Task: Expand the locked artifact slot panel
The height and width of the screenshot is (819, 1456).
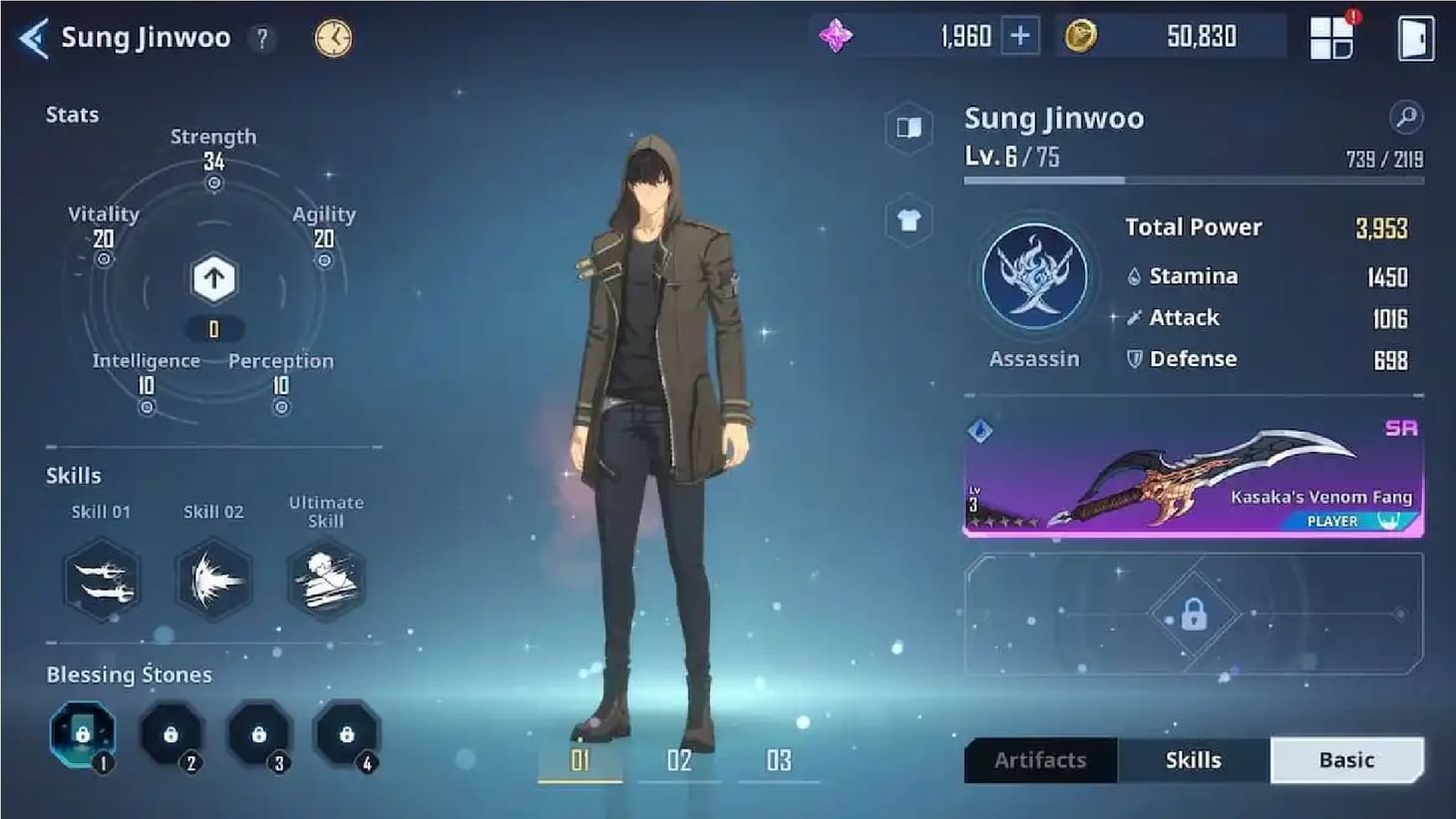Action: click(1194, 613)
